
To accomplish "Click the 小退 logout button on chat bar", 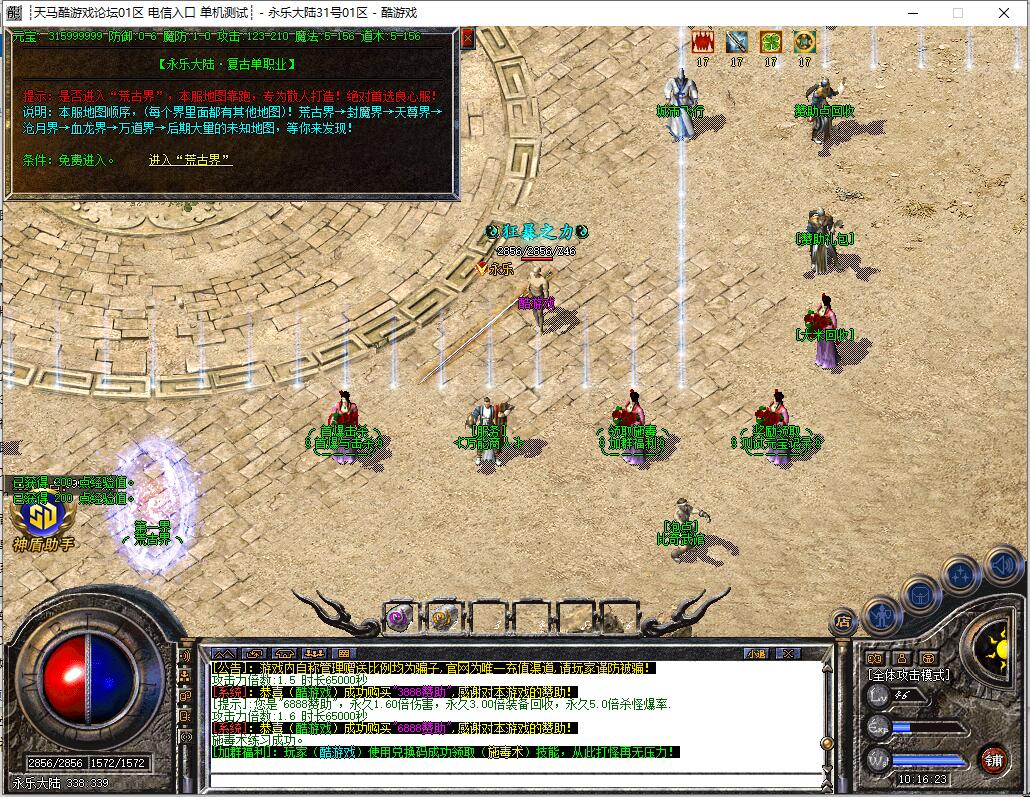I will click(757, 654).
